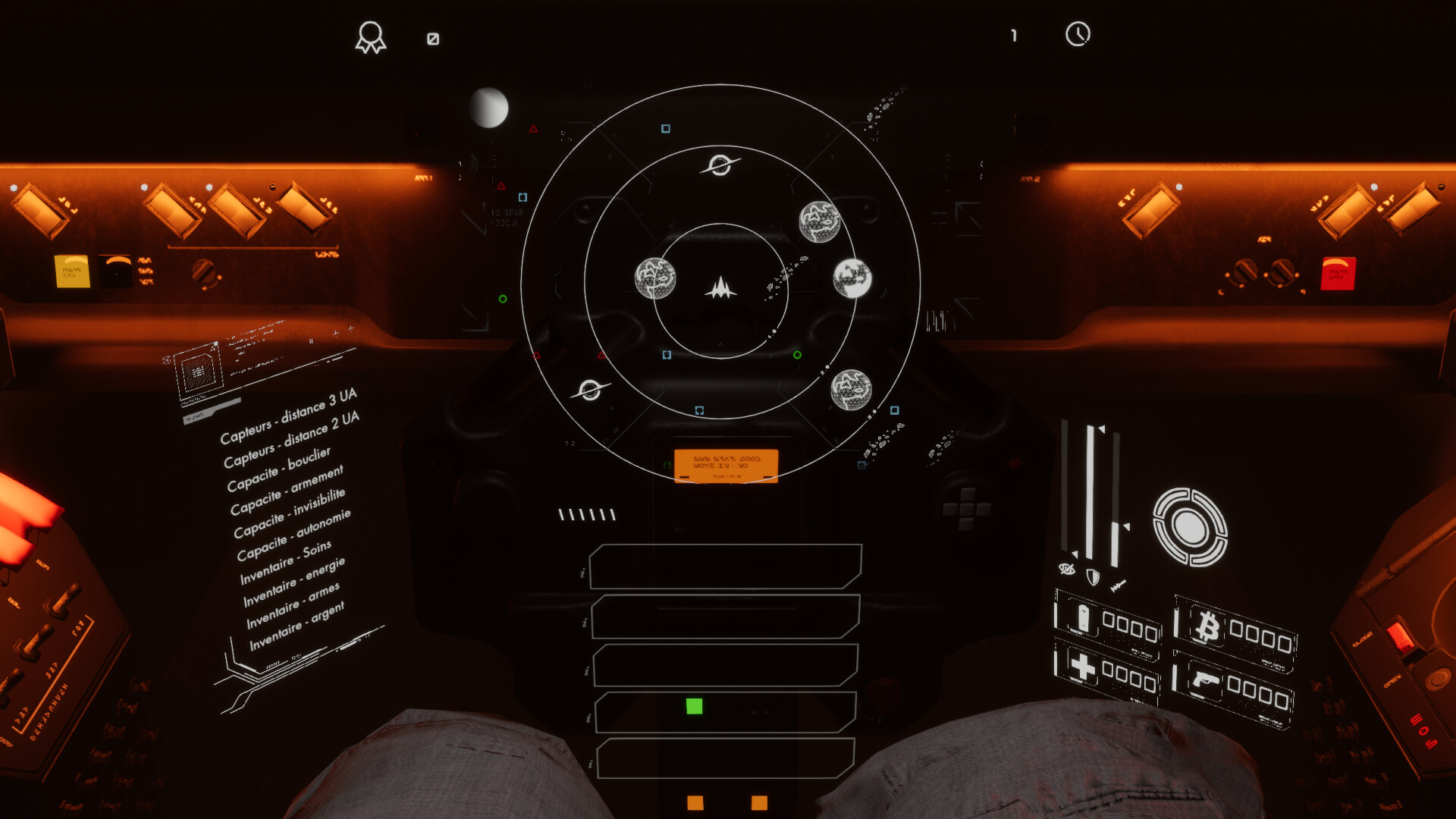Click the medical cross supplies icon

point(1082,667)
